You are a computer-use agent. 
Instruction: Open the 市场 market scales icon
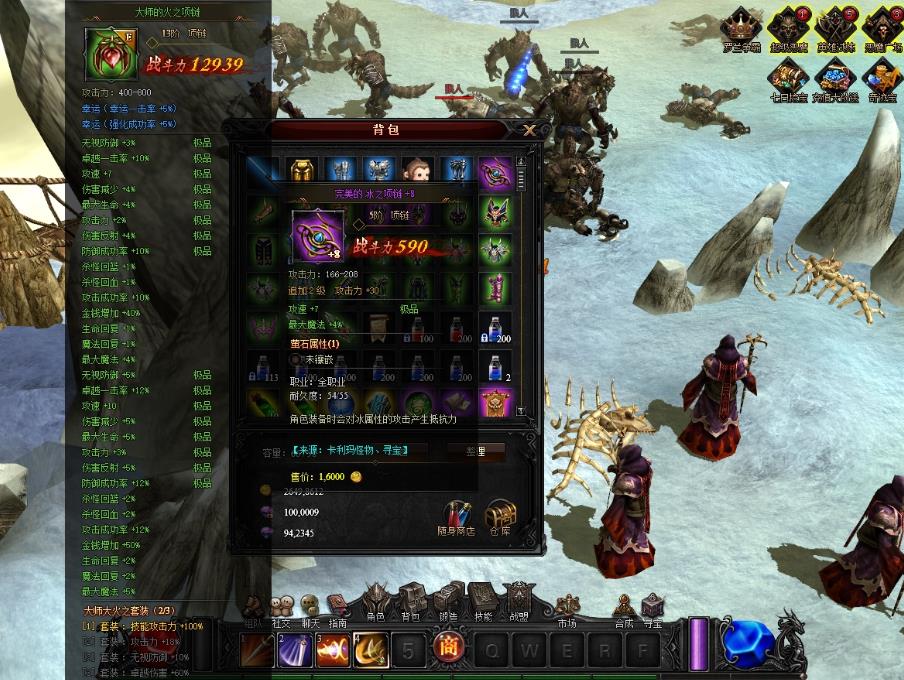[567, 606]
